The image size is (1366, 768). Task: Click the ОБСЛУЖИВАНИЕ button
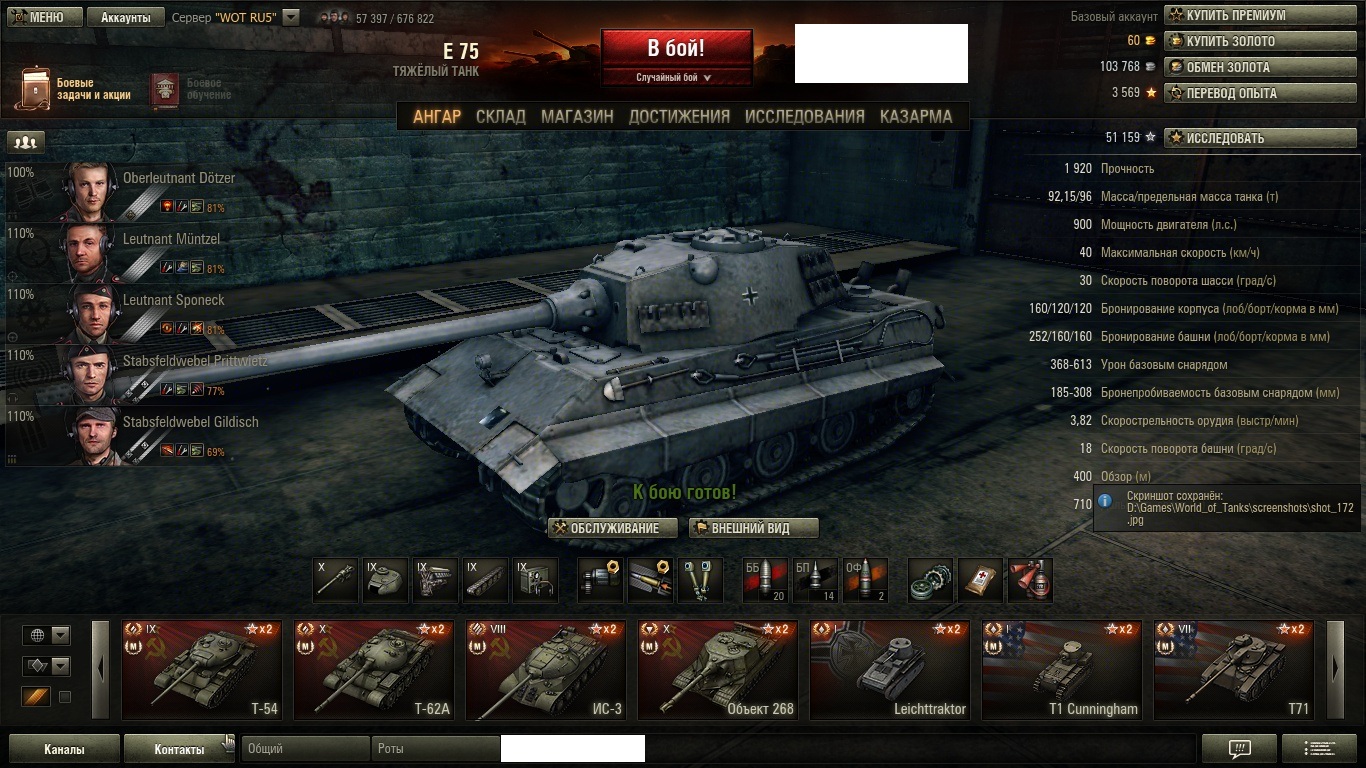point(613,528)
